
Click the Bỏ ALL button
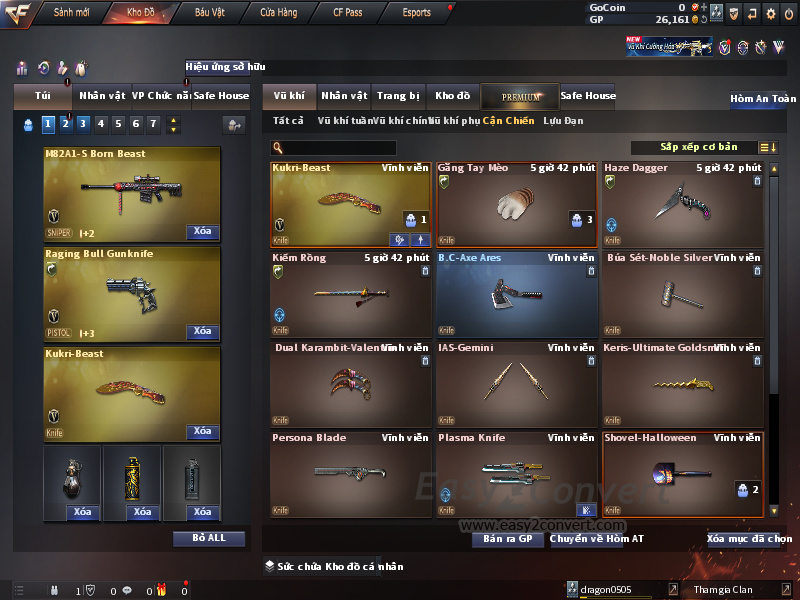coord(209,538)
